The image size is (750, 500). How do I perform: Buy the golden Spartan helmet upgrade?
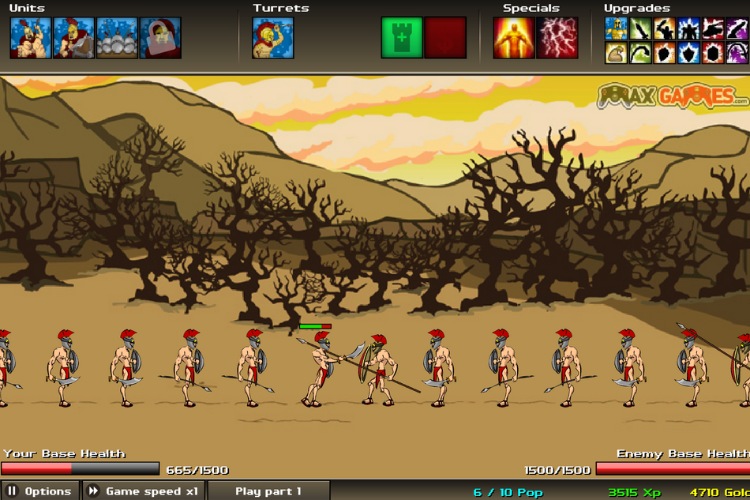coord(616,28)
